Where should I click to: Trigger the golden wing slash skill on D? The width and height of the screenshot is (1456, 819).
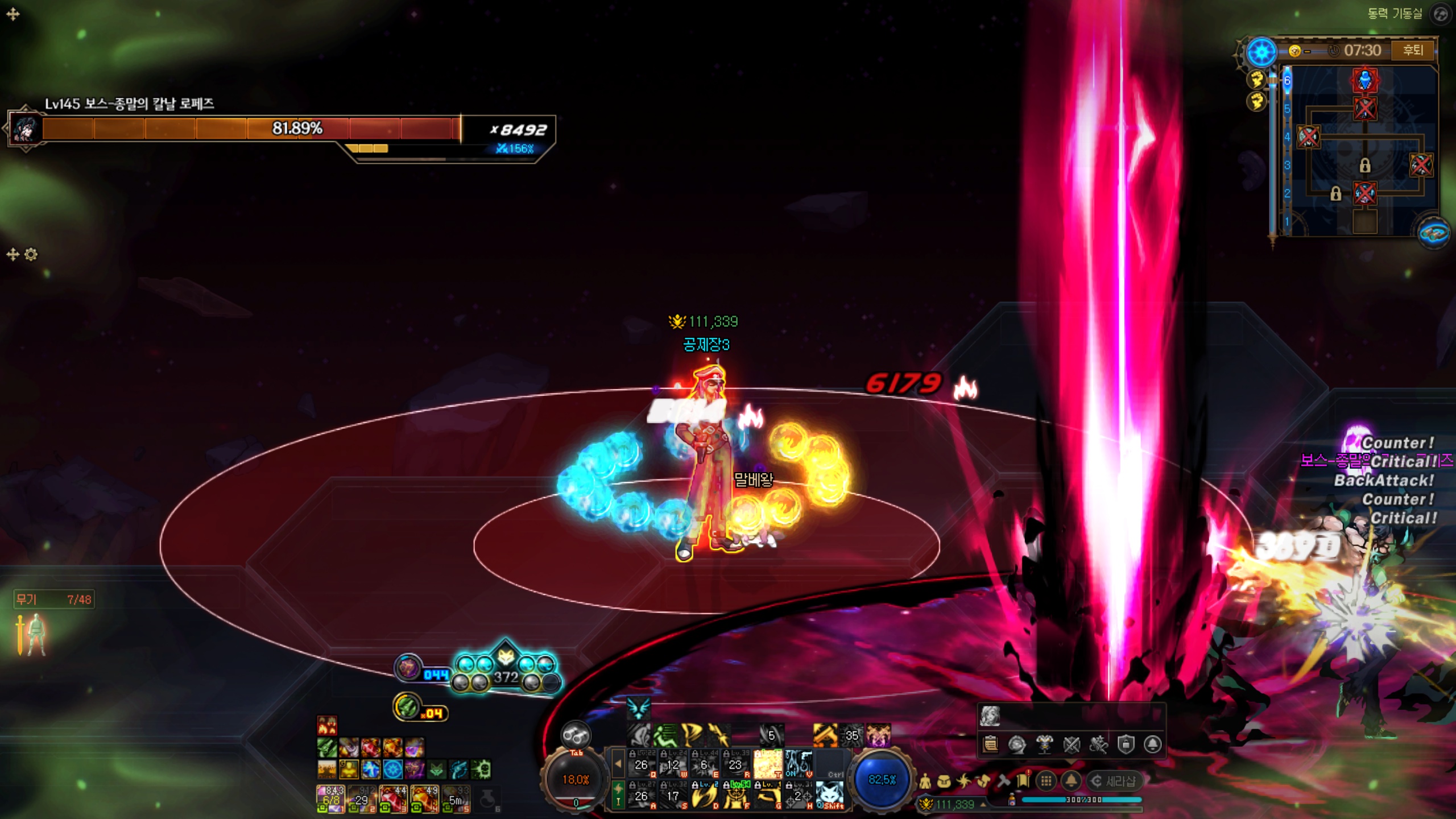coord(705,795)
